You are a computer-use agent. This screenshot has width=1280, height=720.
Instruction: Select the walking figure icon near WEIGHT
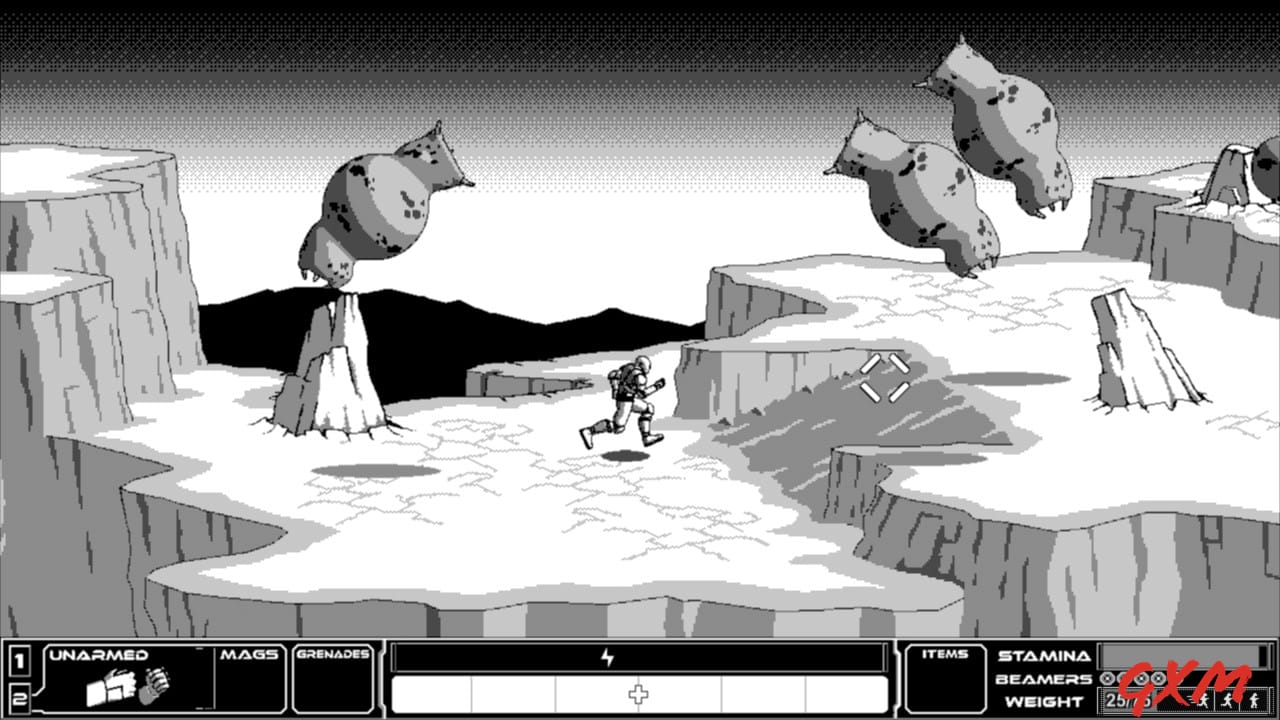pyautogui.click(x=1256, y=701)
